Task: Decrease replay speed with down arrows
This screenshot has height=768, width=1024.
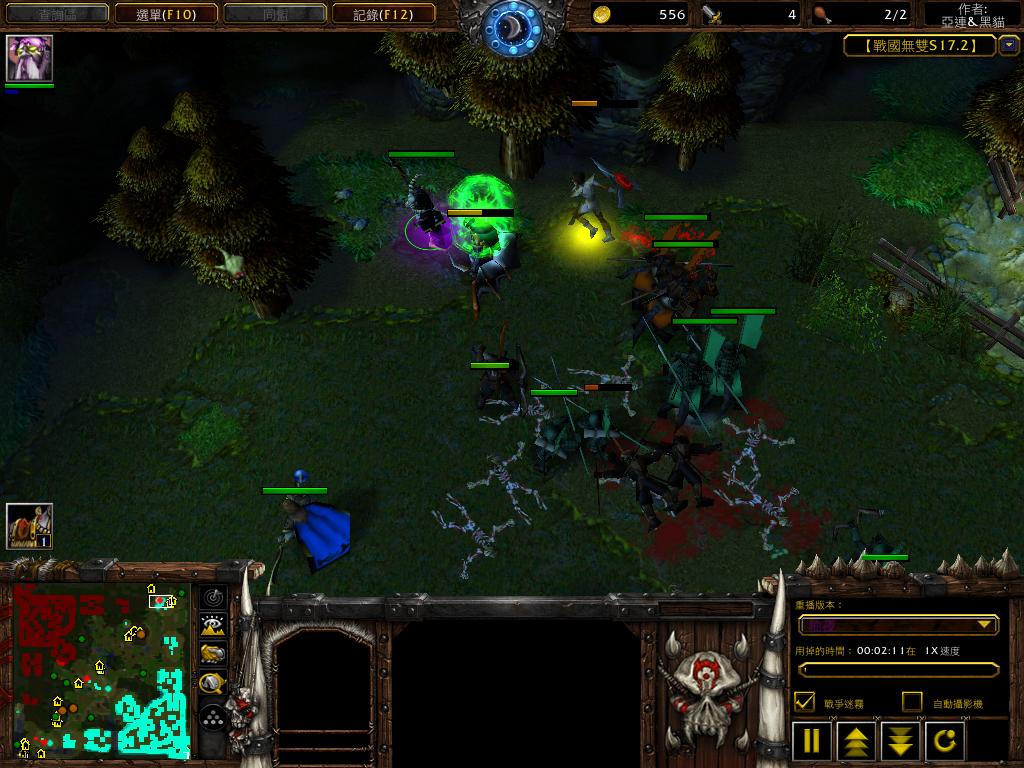Action: click(x=901, y=741)
